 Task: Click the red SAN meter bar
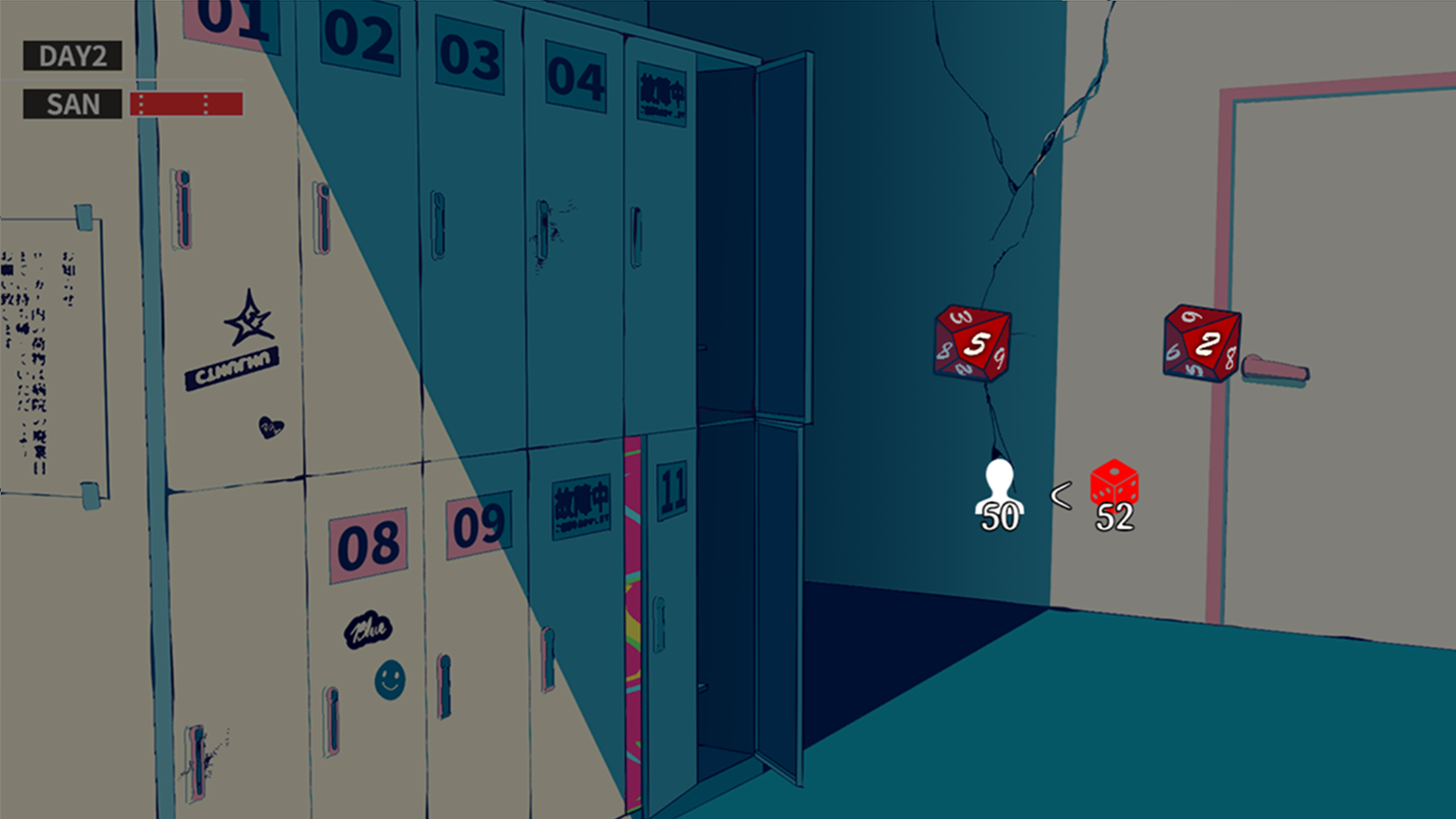click(x=186, y=104)
